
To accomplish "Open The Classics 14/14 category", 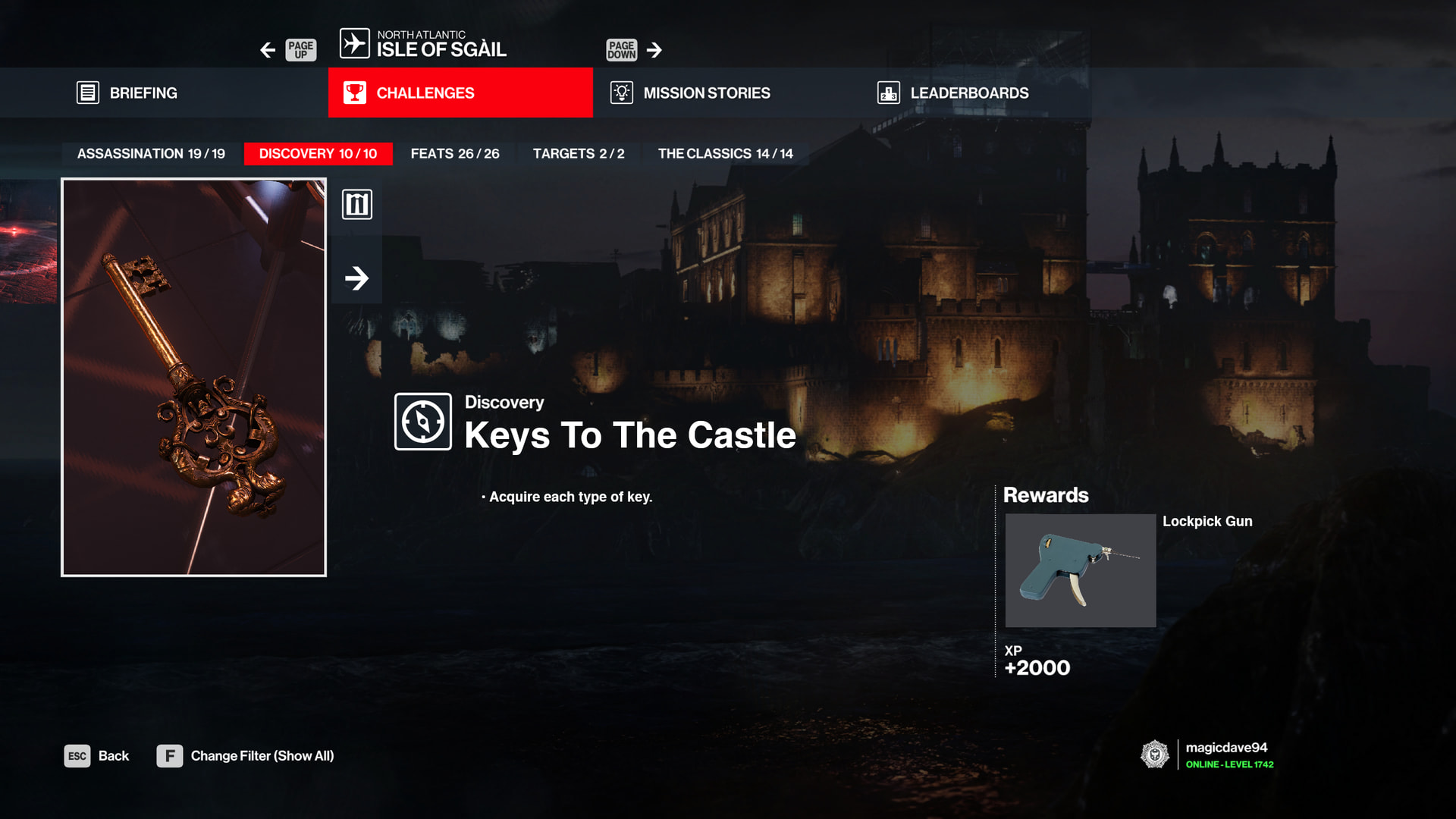I will point(725,154).
